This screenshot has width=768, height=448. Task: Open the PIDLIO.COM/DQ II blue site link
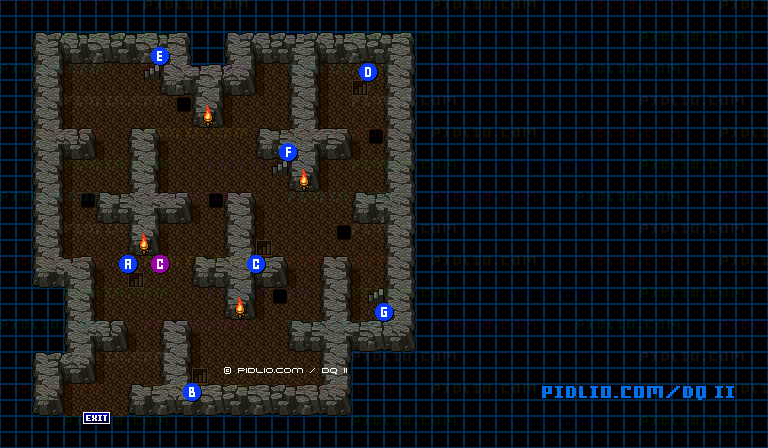(x=638, y=392)
